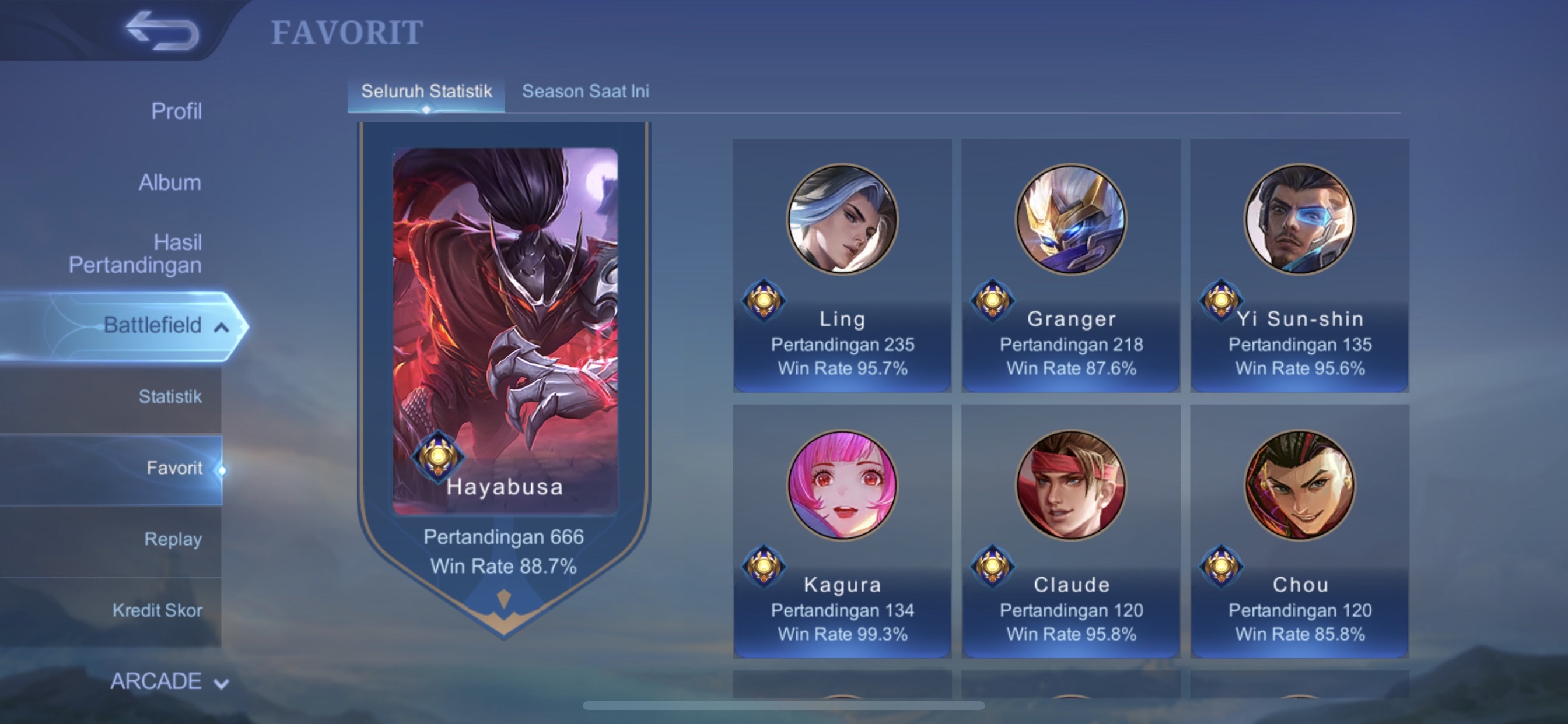Select the Seluruh Statistik tab
This screenshot has width=1568, height=724.
click(426, 92)
